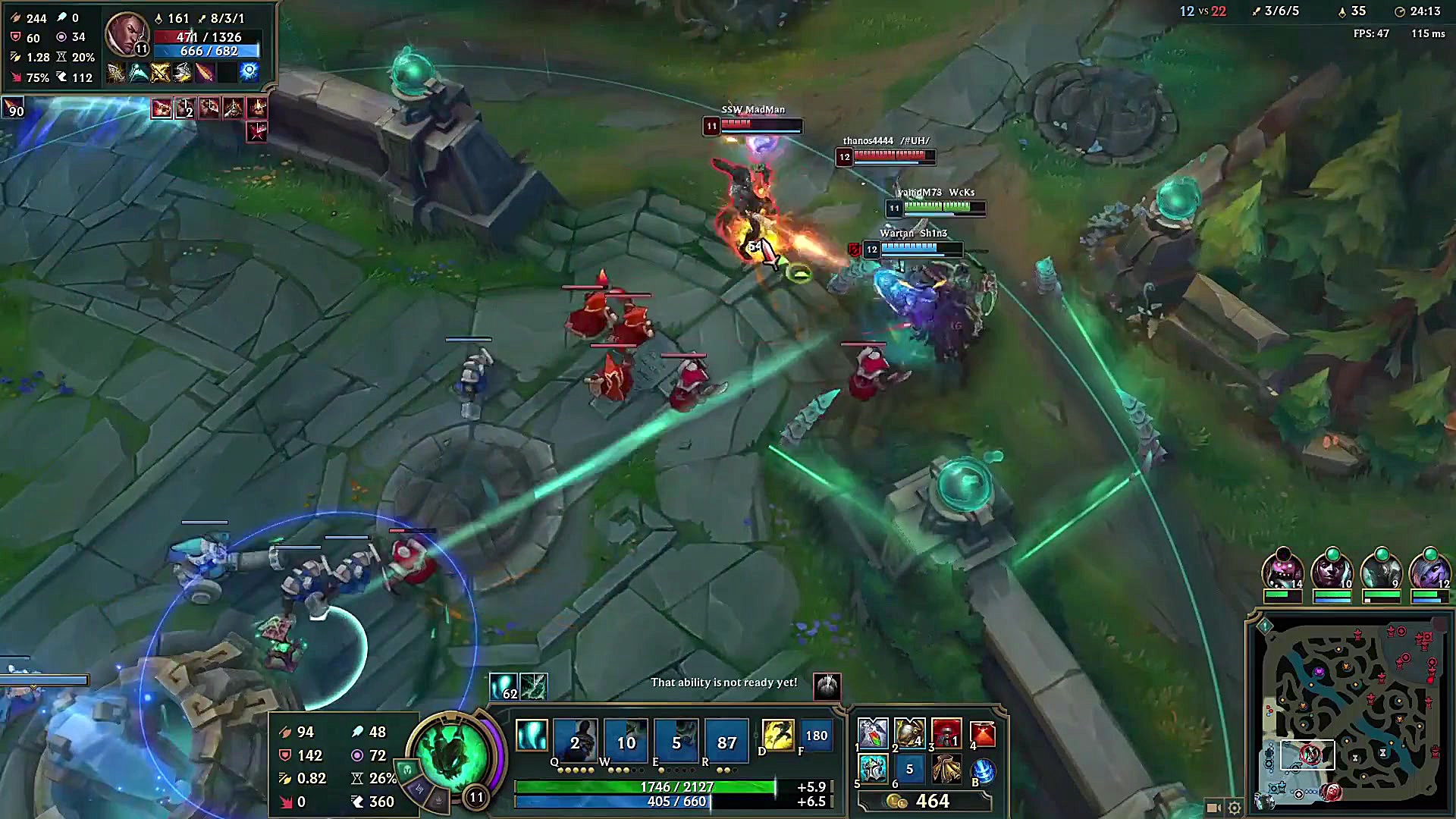Click the golden boots inventory item
Viewport: 1456px width, 819px height.
pyautogui.click(x=946, y=769)
